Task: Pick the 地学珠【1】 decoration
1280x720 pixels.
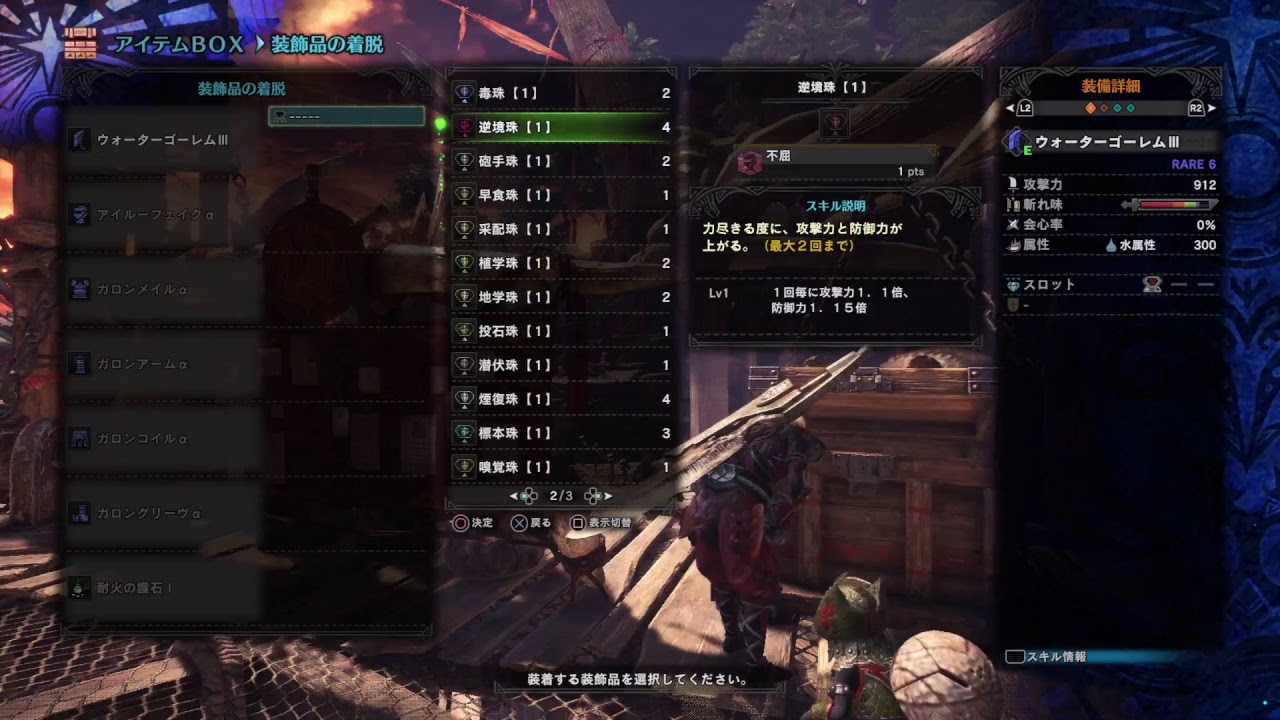Action: coord(560,297)
